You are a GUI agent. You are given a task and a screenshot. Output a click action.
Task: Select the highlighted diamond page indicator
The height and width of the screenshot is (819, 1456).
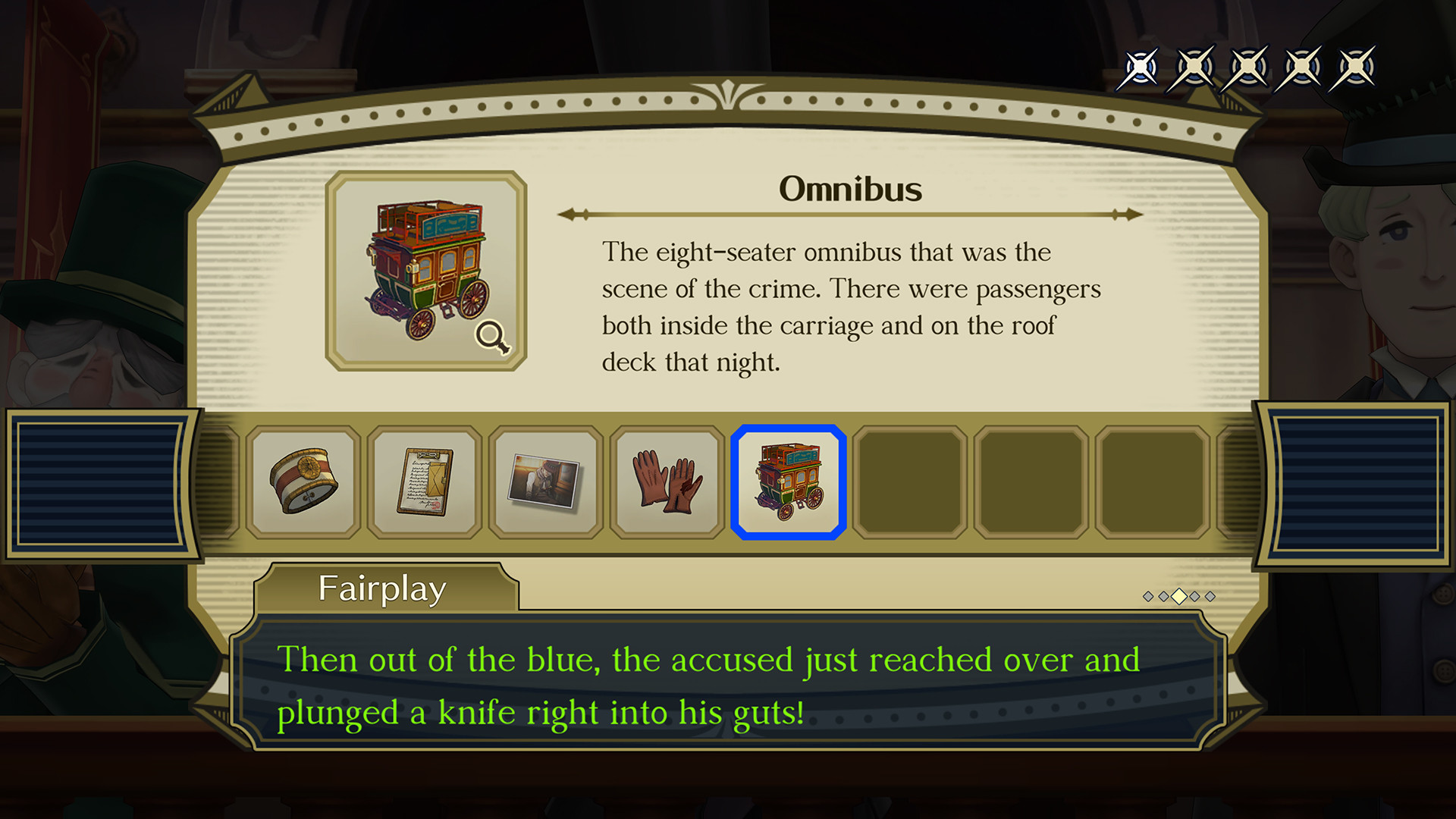click(1179, 596)
